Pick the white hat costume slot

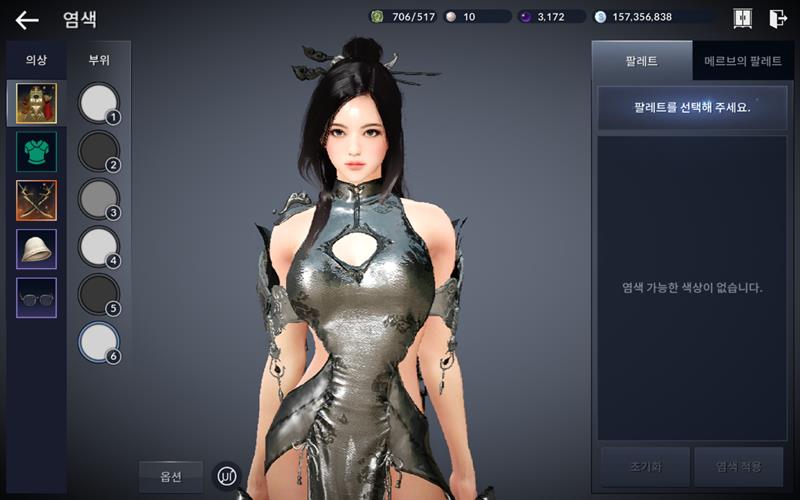[x=37, y=249]
